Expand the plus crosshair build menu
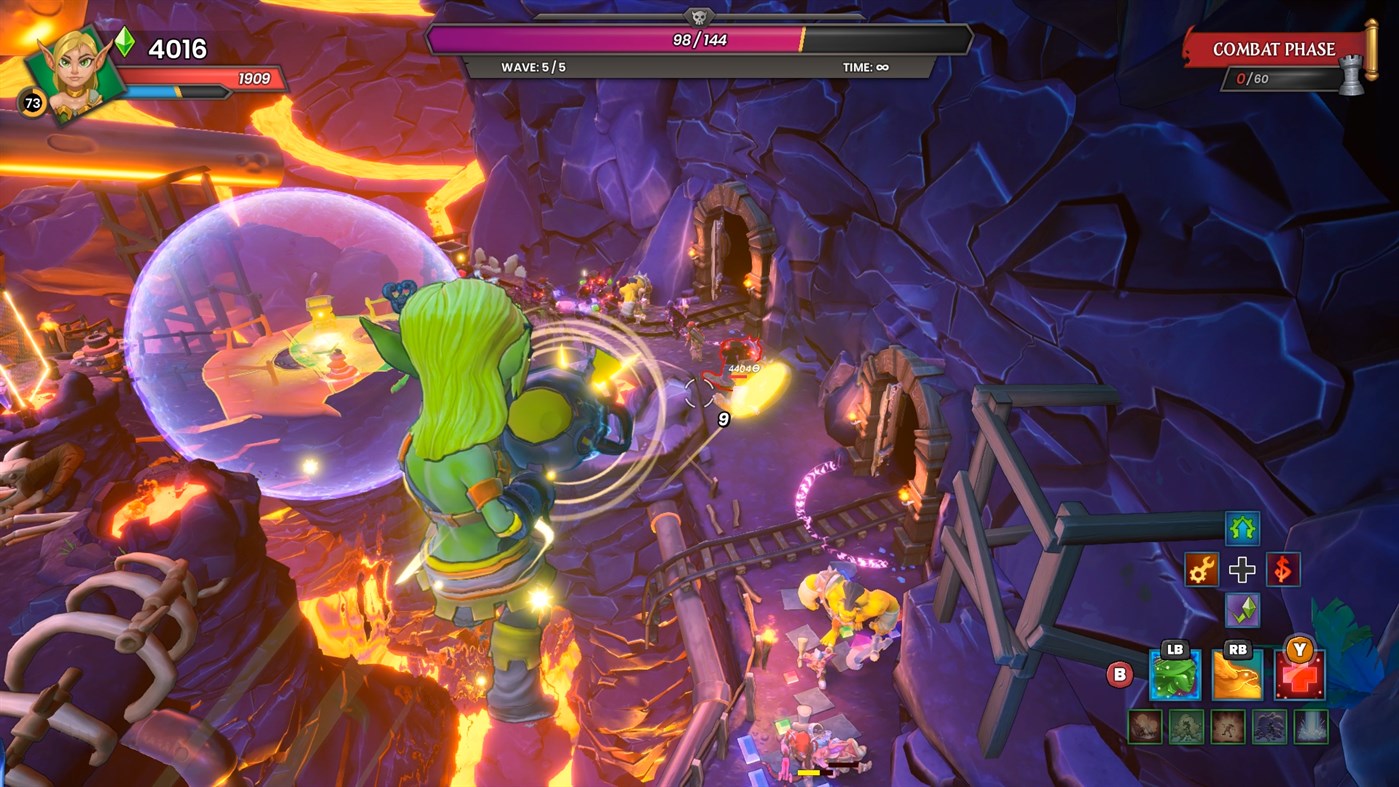 click(x=1241, y=569)
